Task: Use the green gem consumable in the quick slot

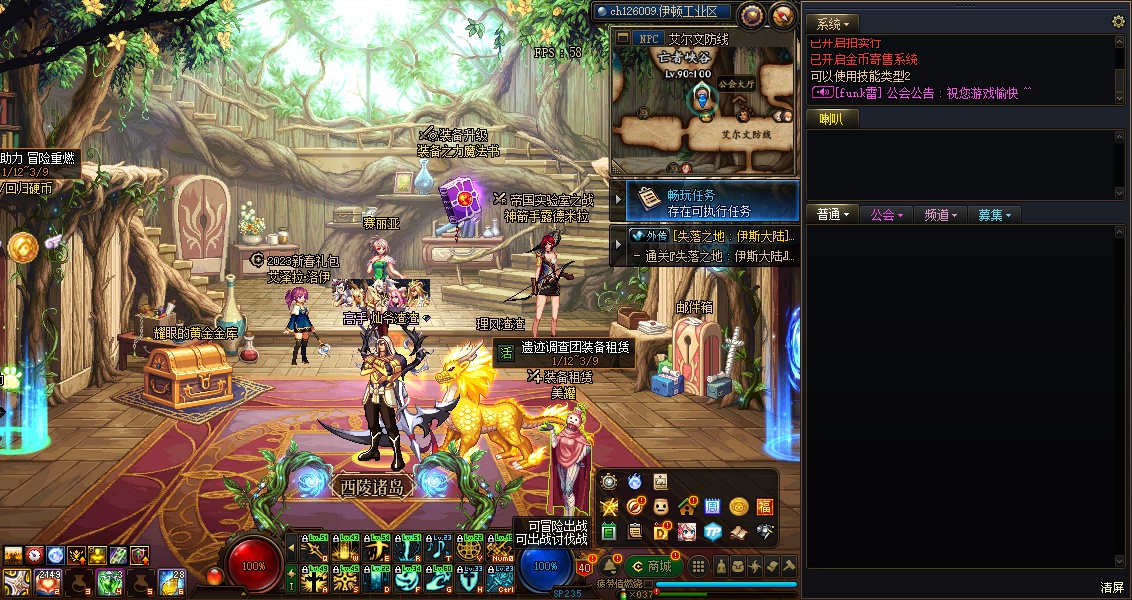Action: 108,582
